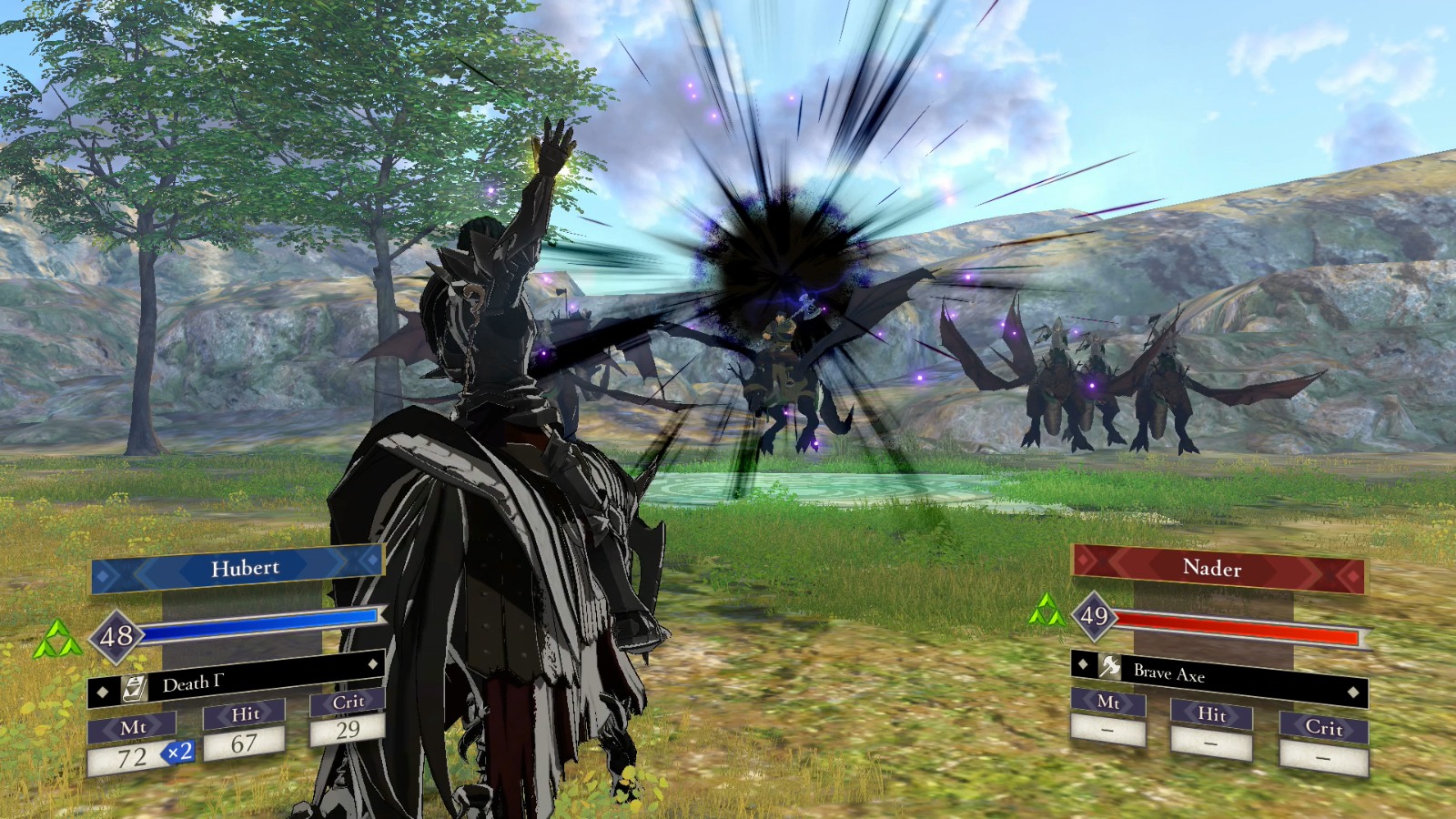Image resolution: width=1456 pixels, height=819 pixels.
Task: Expand Nader's Hit stat box
Action: tap(1214, 741)
